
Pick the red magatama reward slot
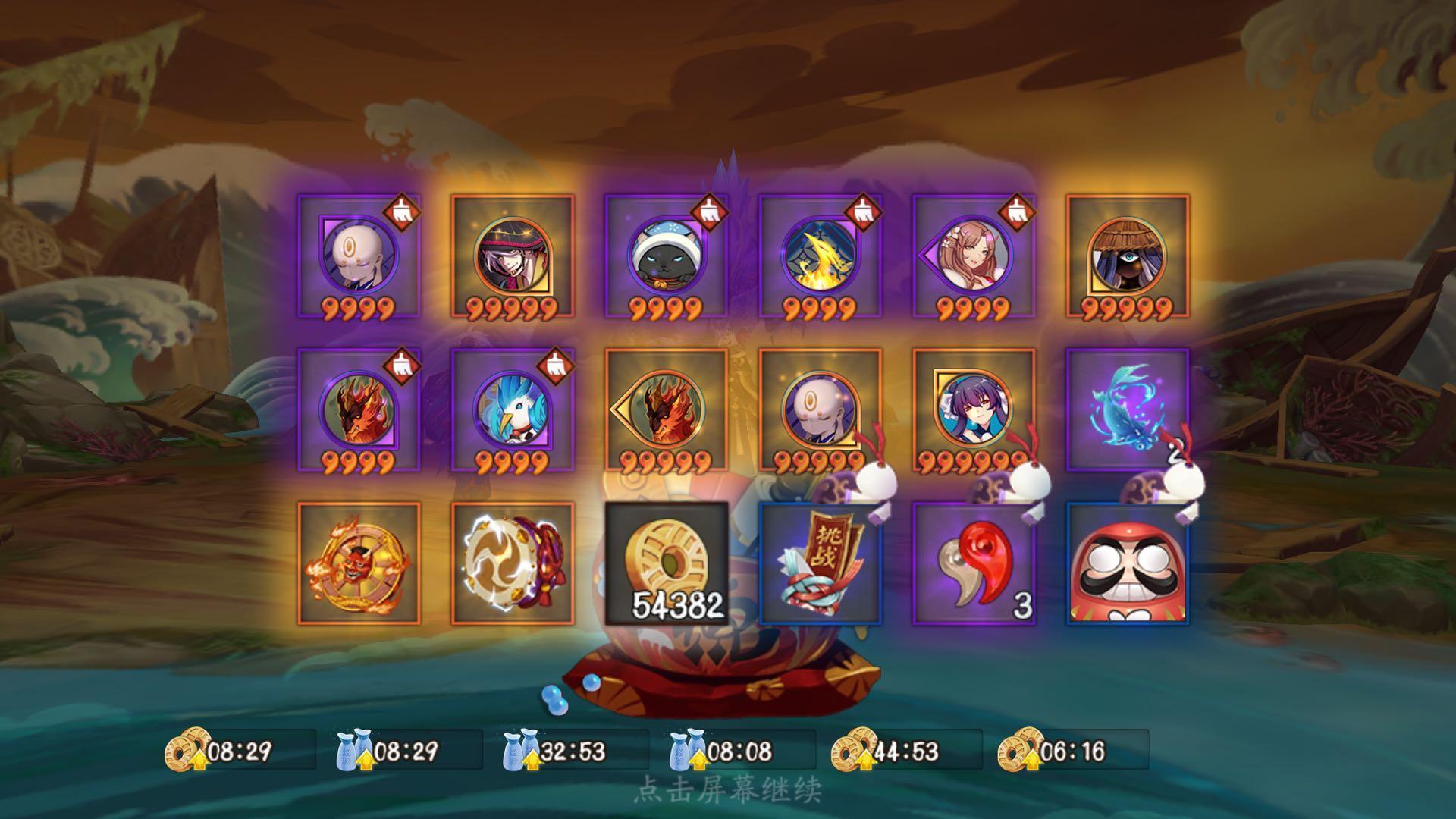[974, 564]
